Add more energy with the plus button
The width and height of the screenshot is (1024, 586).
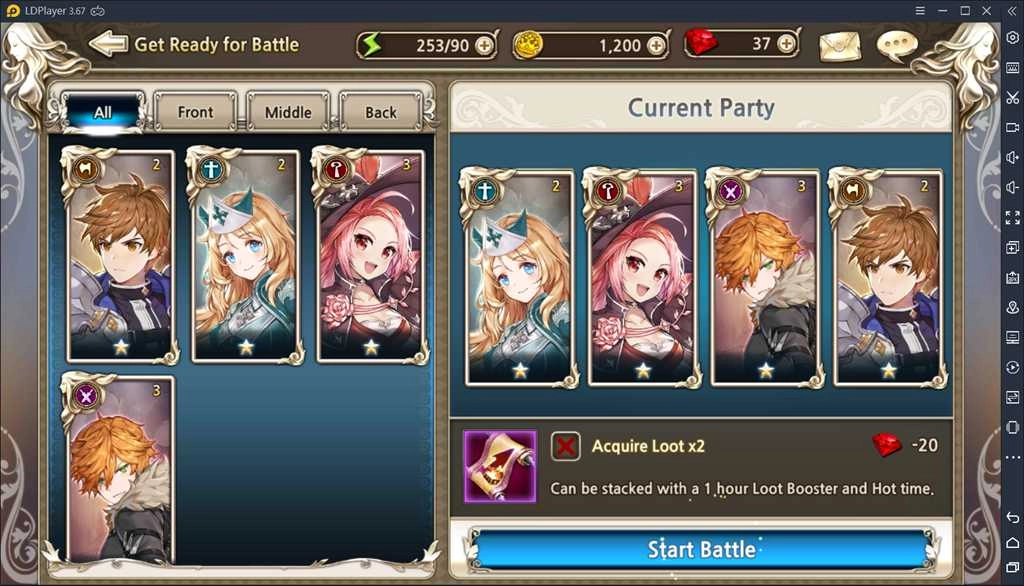(x=484, y=45)
